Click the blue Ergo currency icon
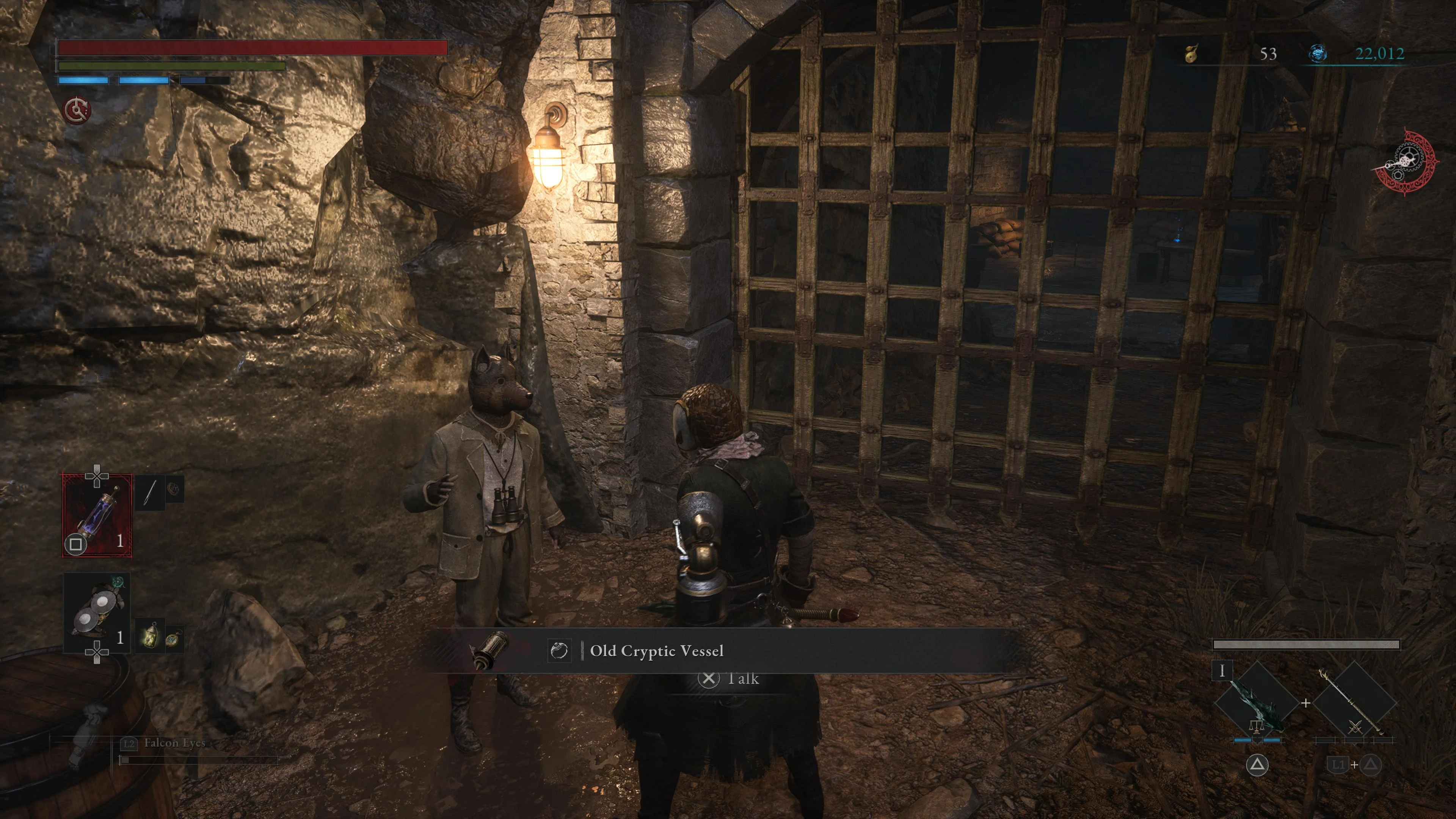Image resolution: width=1456 pixels, height=819 pixels. tap(1318, 54)
